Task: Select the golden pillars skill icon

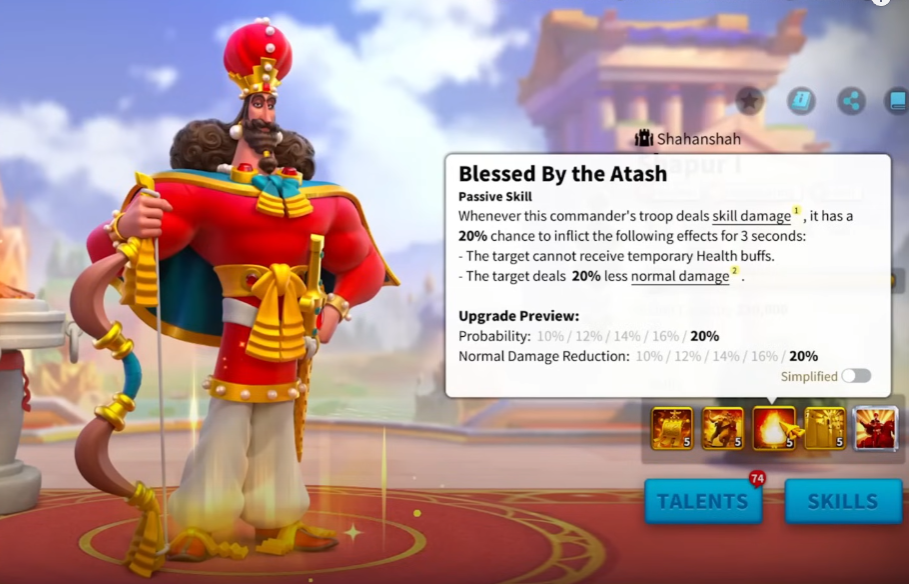Action: tap(825, 428)
